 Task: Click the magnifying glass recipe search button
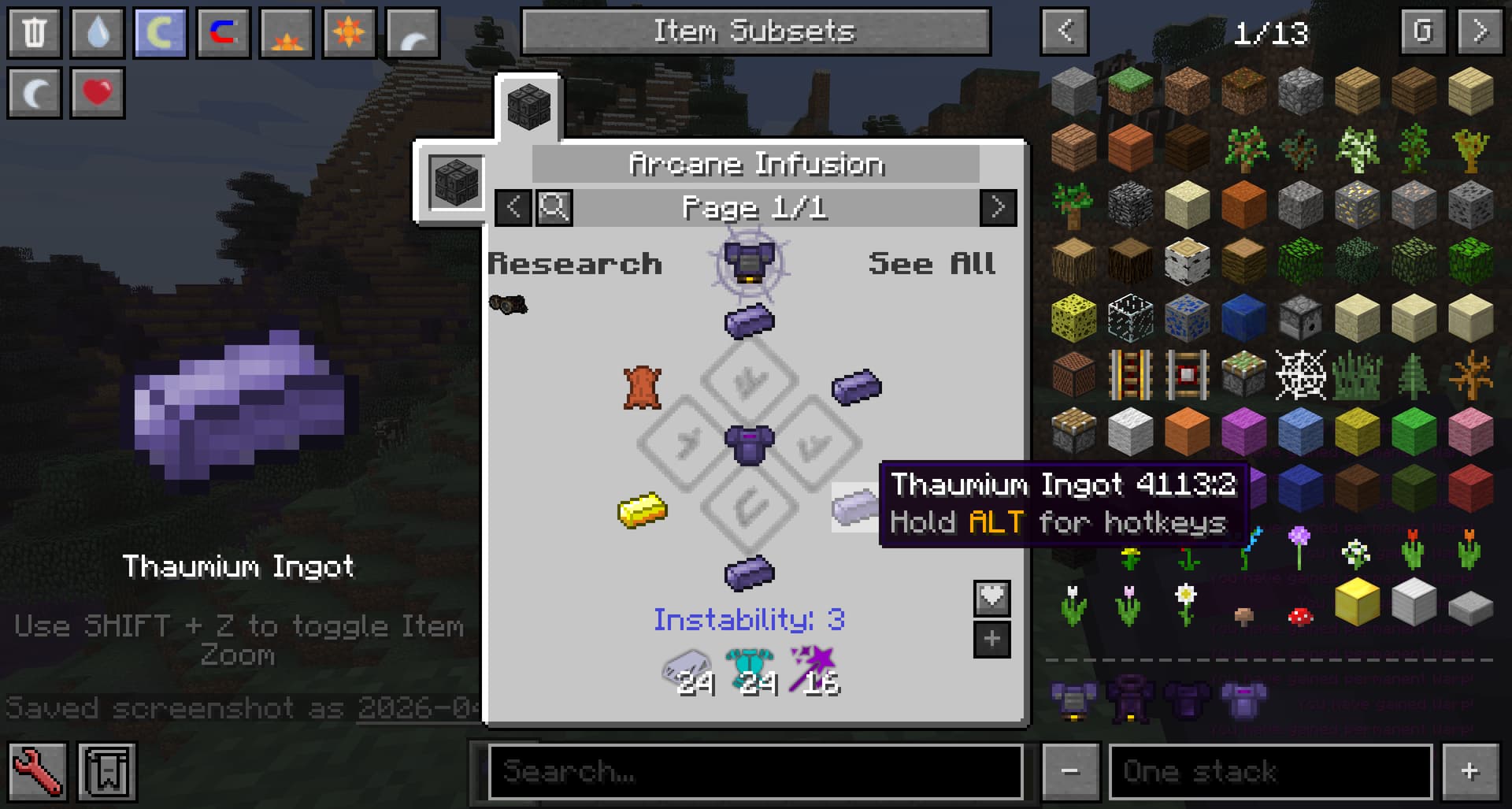click(554, 208)
